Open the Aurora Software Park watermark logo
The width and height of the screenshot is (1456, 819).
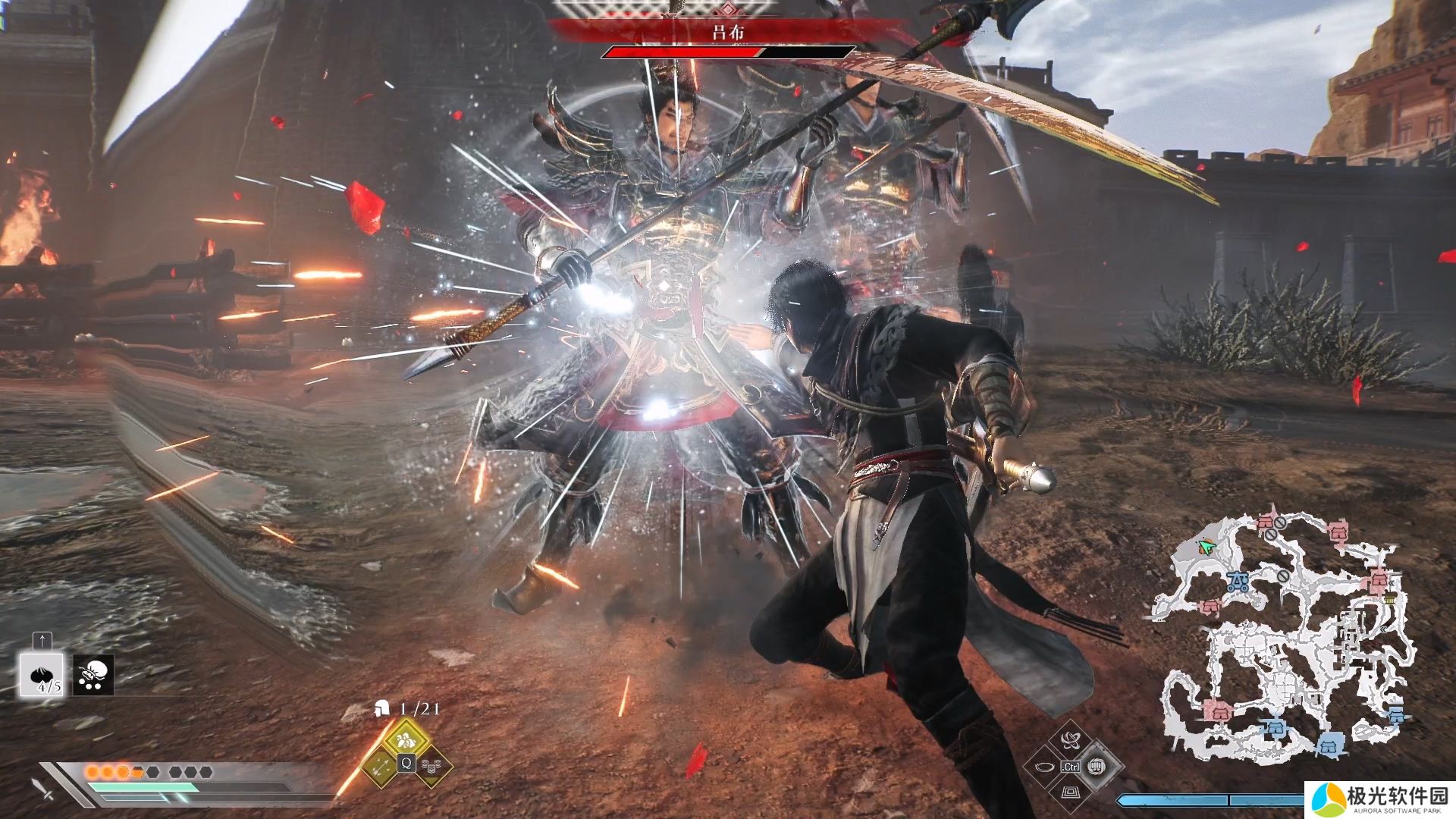(x=1380, y=799)
